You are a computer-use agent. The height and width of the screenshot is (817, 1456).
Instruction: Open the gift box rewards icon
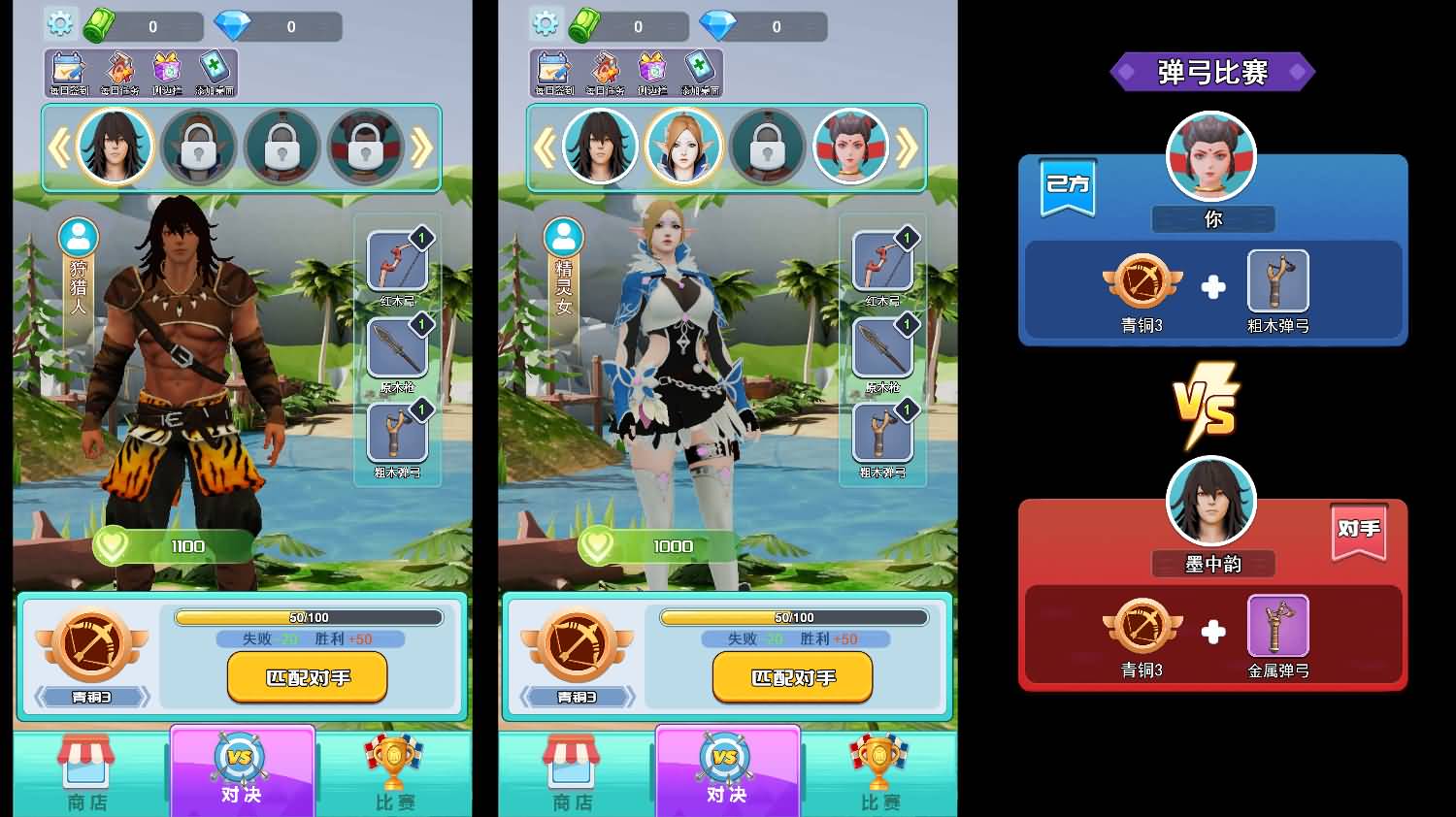(167, 68)
